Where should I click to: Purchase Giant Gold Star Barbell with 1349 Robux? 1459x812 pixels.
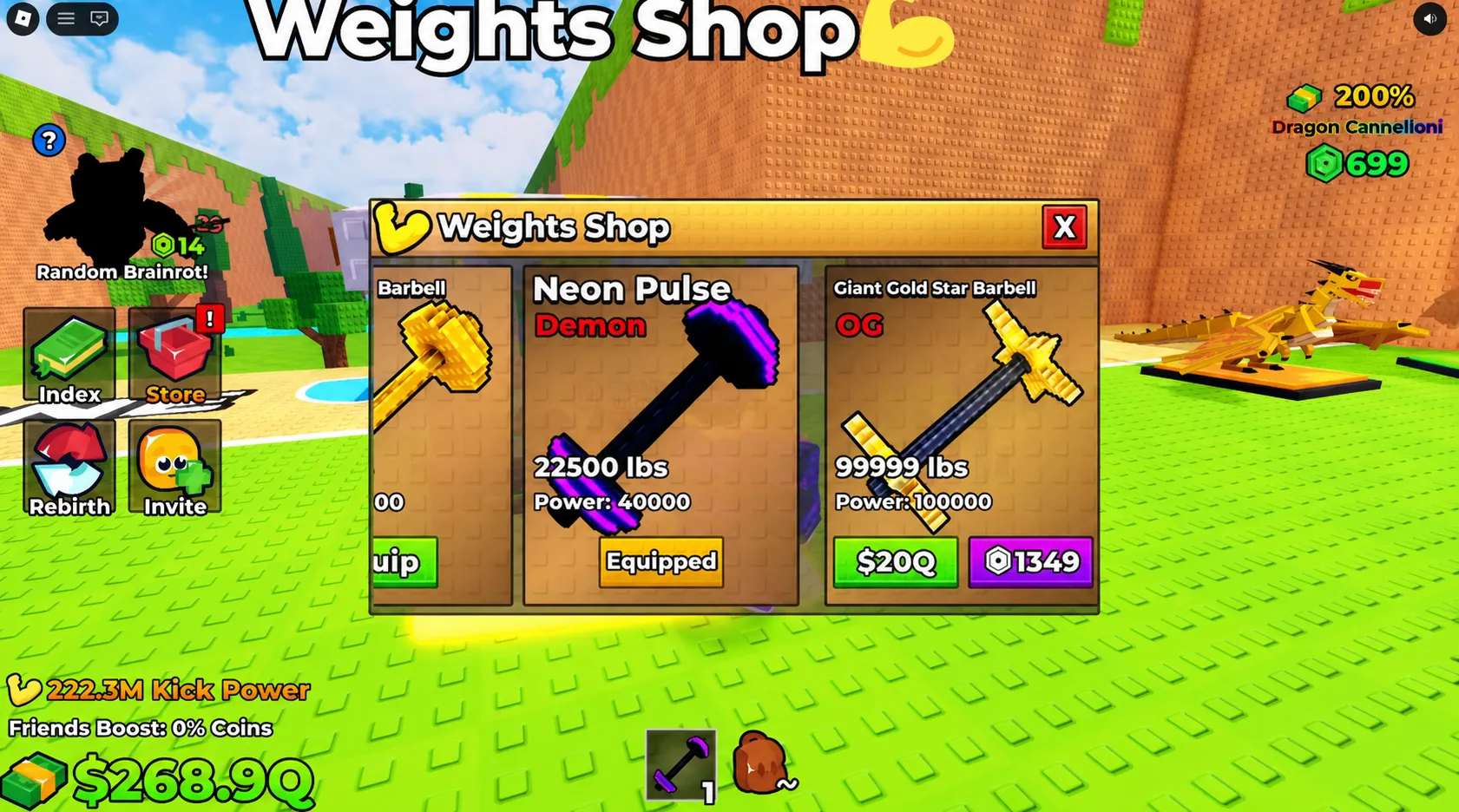point(1031,562)
